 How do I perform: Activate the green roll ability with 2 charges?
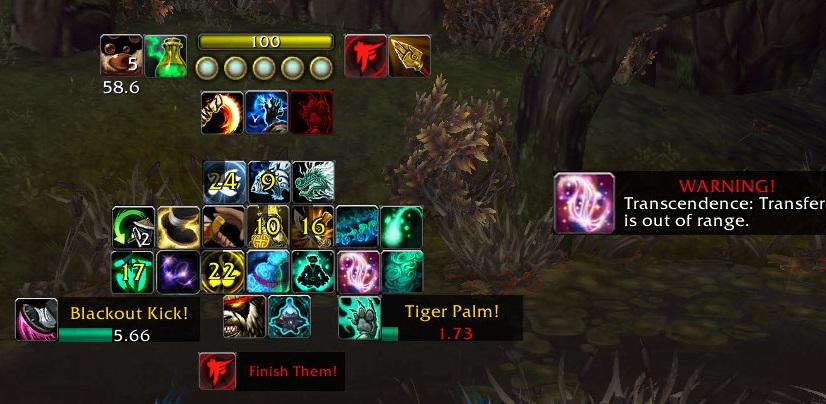133,226
